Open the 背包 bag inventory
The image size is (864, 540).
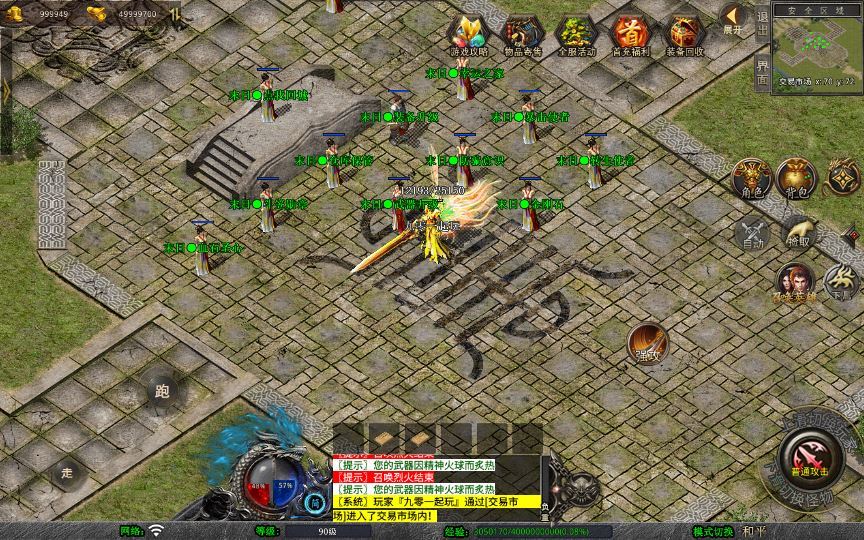tap(796, 177)
